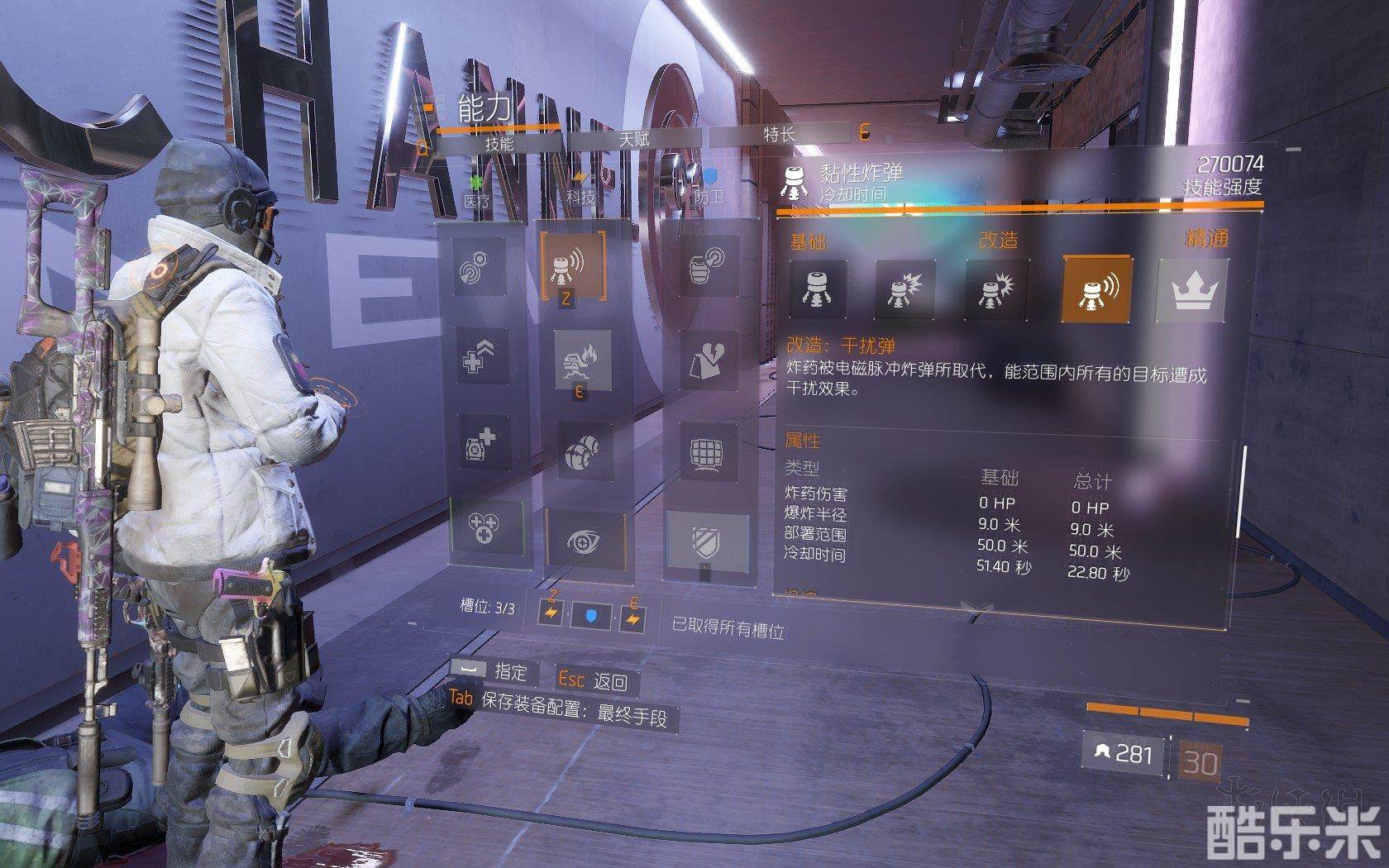Choose the Smart Cover skill
This screenshot has width=1389, height=868.
709,360
